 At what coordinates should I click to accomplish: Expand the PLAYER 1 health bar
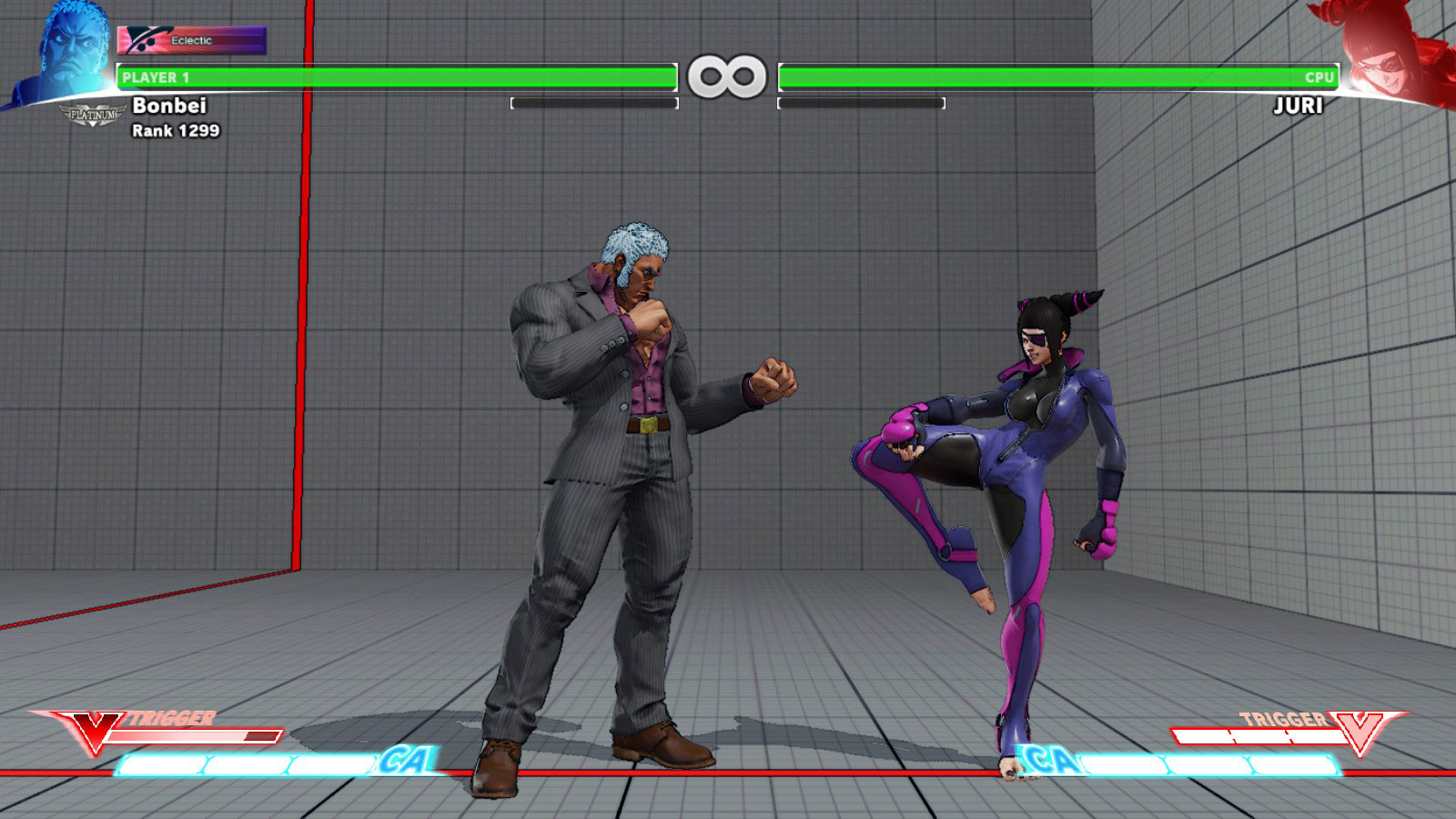[x=396, y=78]
